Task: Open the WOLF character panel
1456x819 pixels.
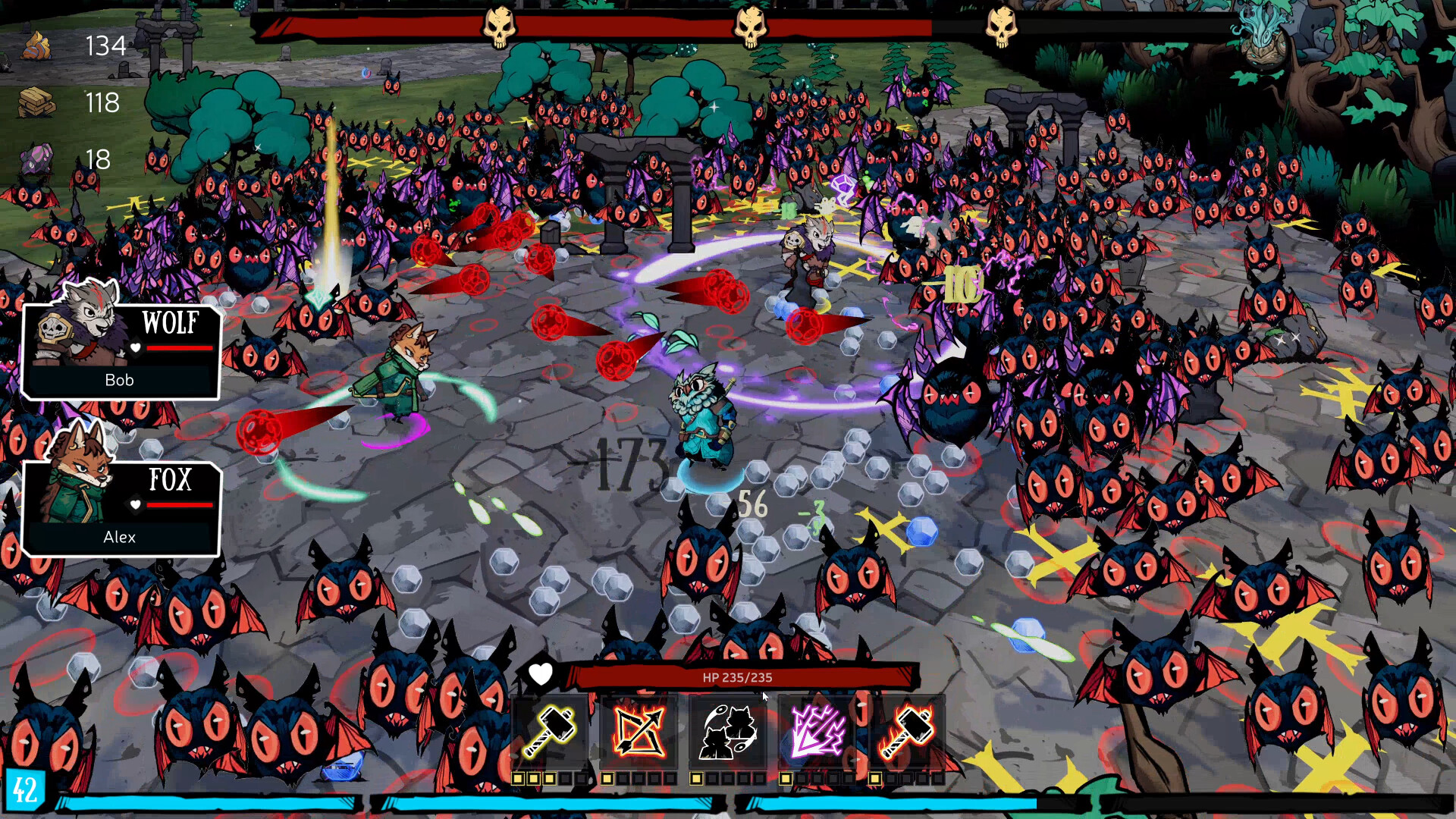Action: pyautogui.click(x=121, y=350)
